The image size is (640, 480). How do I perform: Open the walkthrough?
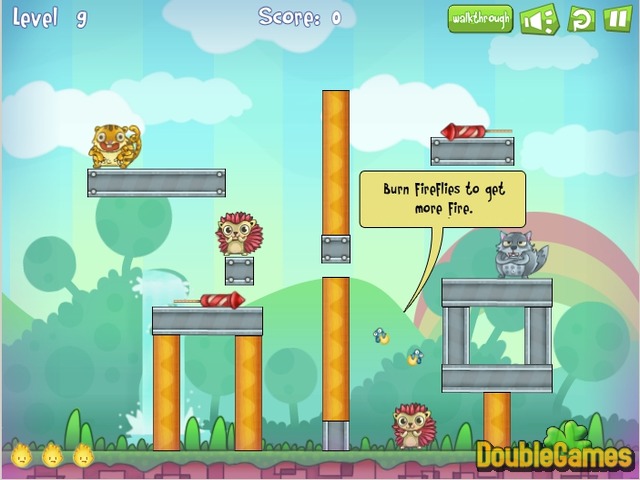click(x=480, y=18)
